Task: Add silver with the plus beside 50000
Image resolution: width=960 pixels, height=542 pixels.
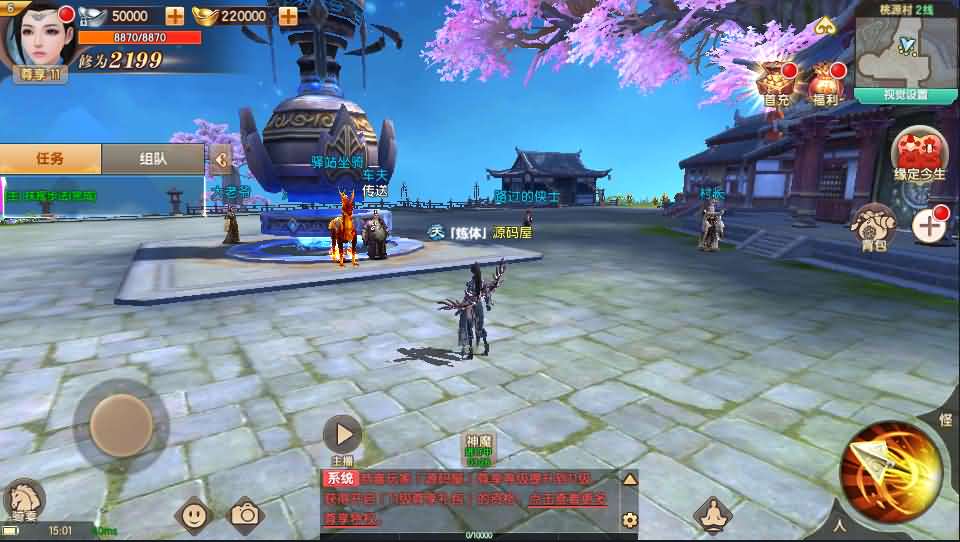Action: pyautogui.click(x=174, y=16)
